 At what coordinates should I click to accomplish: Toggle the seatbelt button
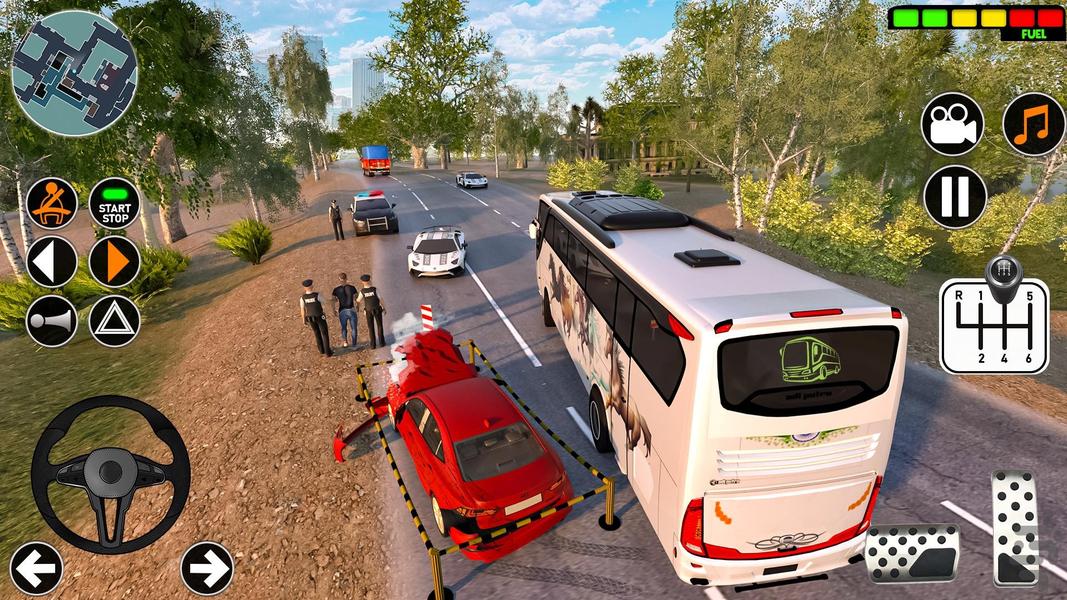click(x=51, y=203)
